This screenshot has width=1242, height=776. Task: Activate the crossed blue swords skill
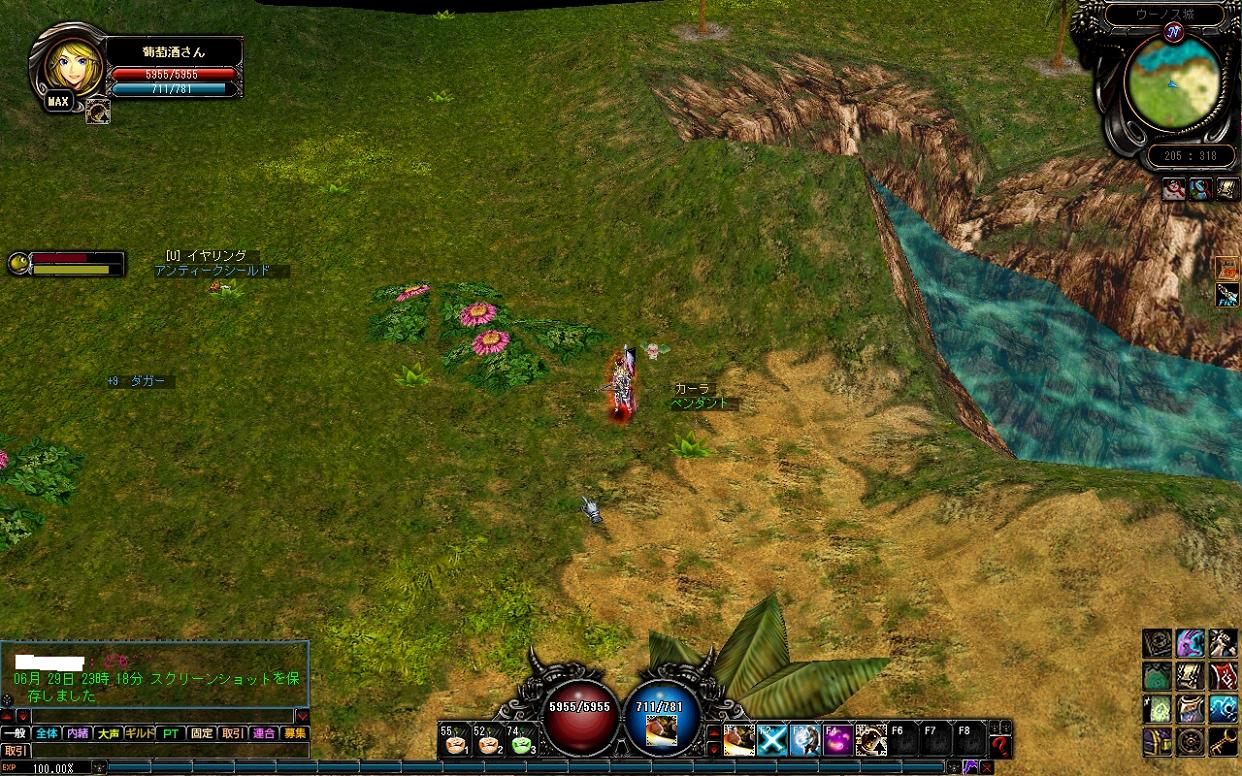click(772, 740)
